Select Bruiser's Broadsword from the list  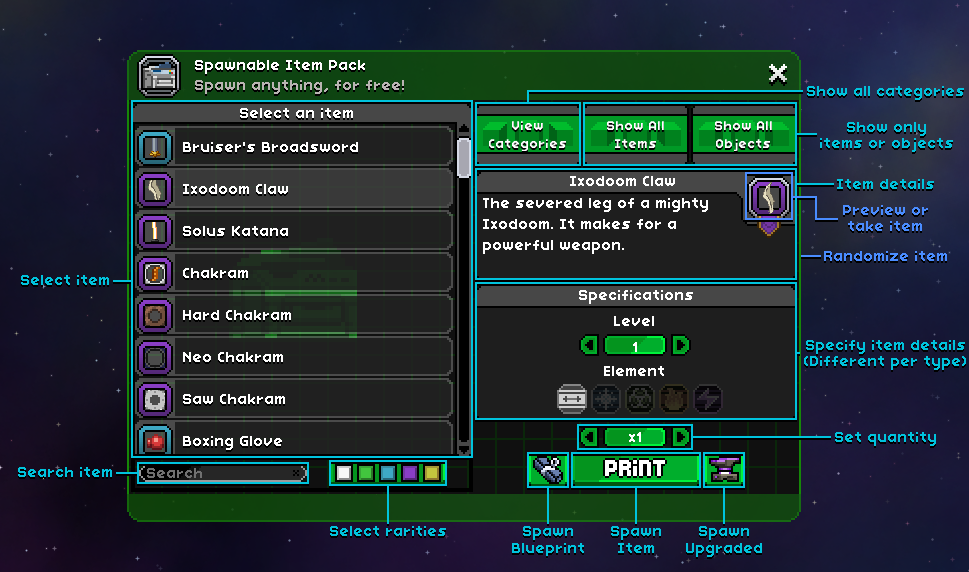[294, 147]
